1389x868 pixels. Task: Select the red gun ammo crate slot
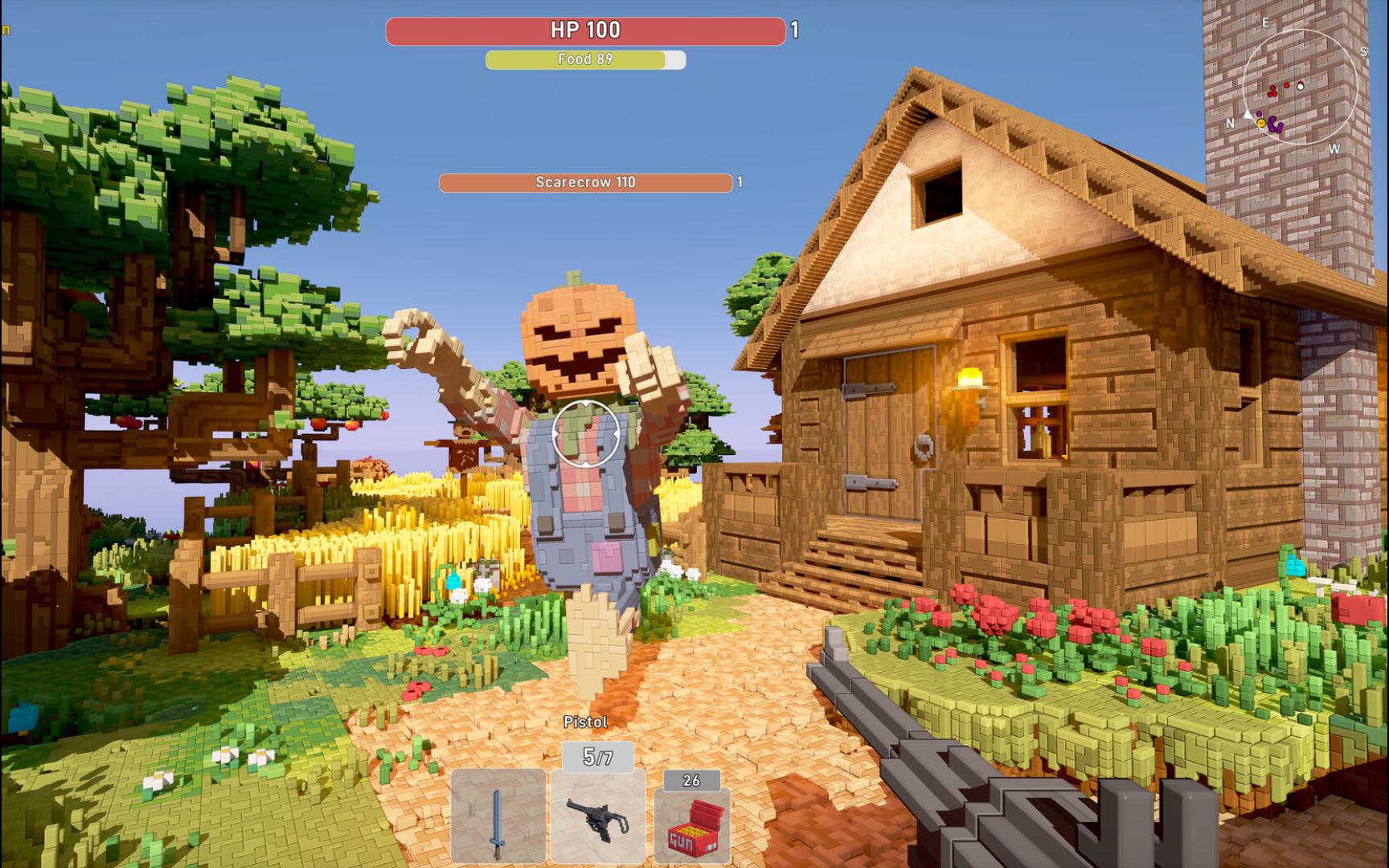691,824
